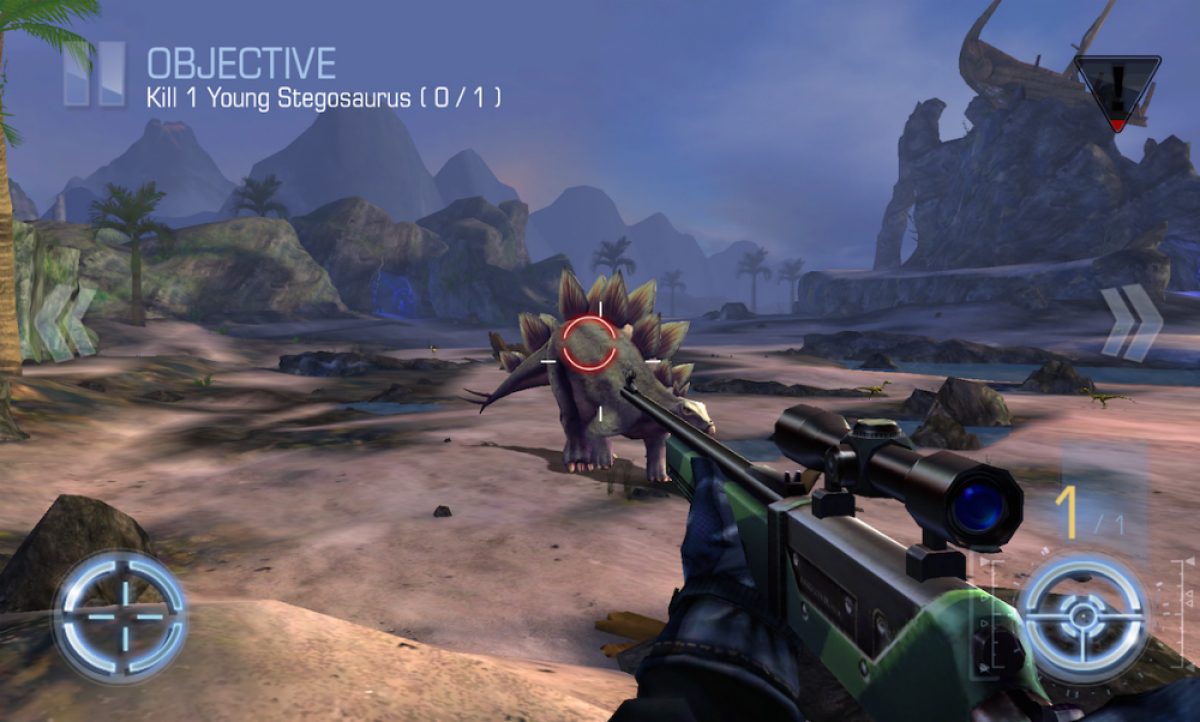Pause the game
Screen dimensions: 1200x722
[x=95, y=73]
